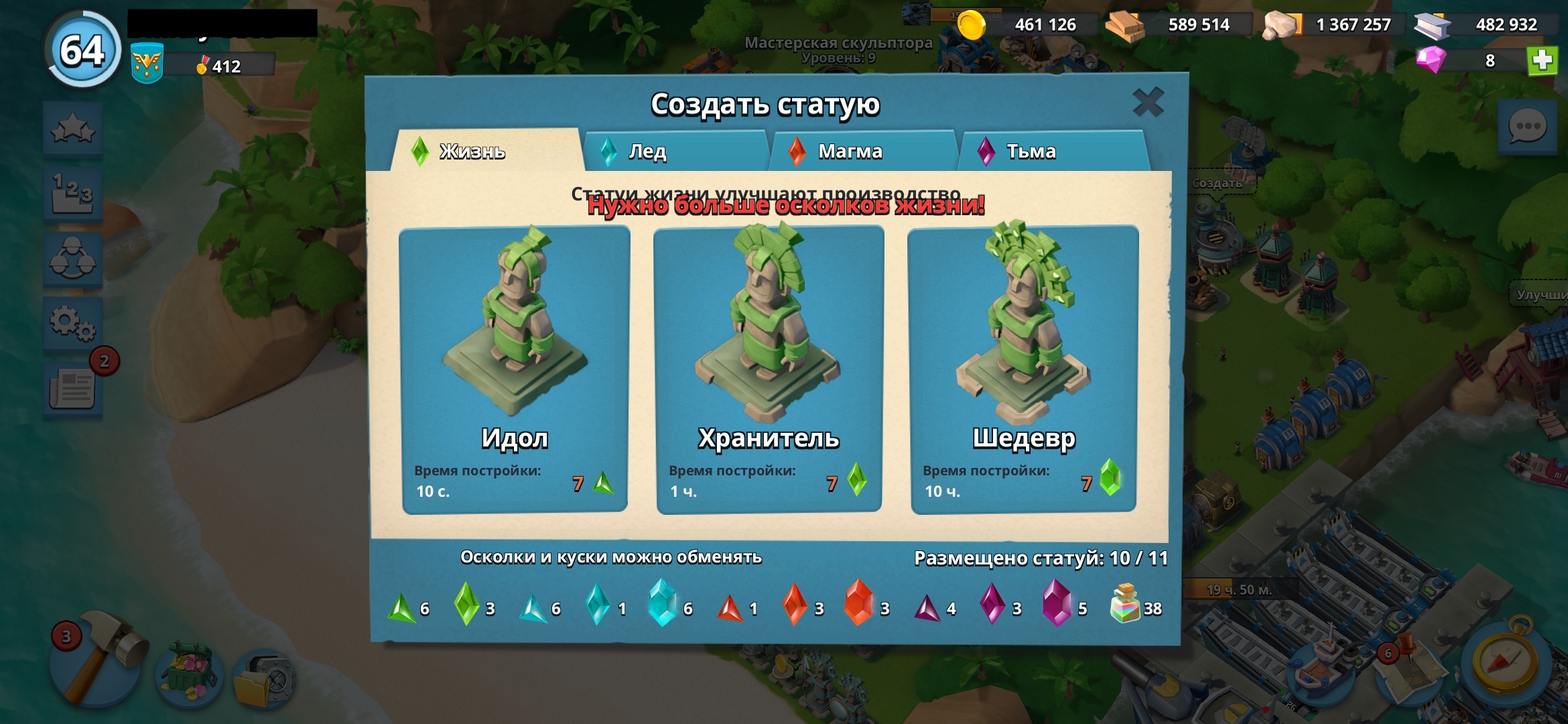Open the chat speech bubble

pyautogui.click(x=1527, y=127)
